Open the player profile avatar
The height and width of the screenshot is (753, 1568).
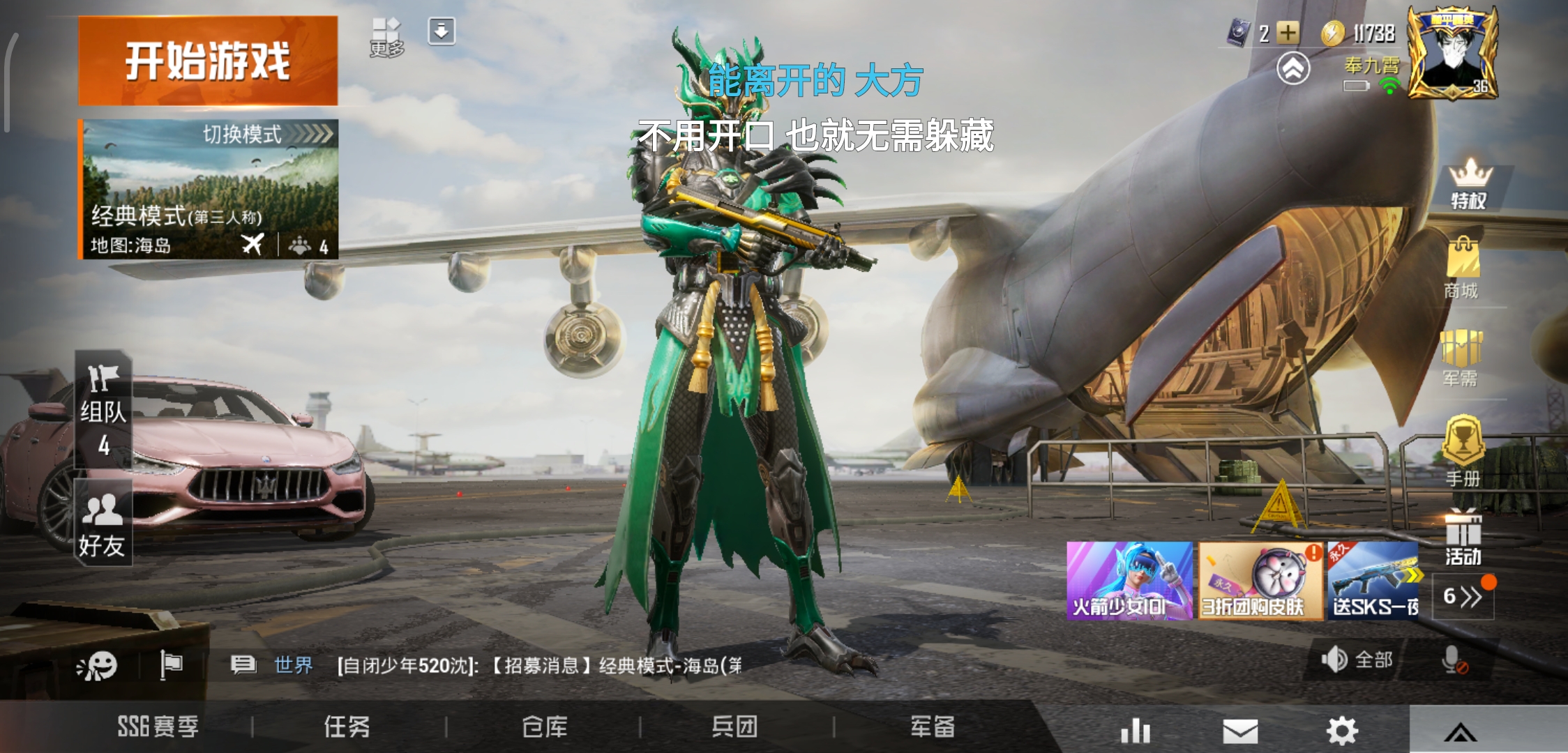1452,52
